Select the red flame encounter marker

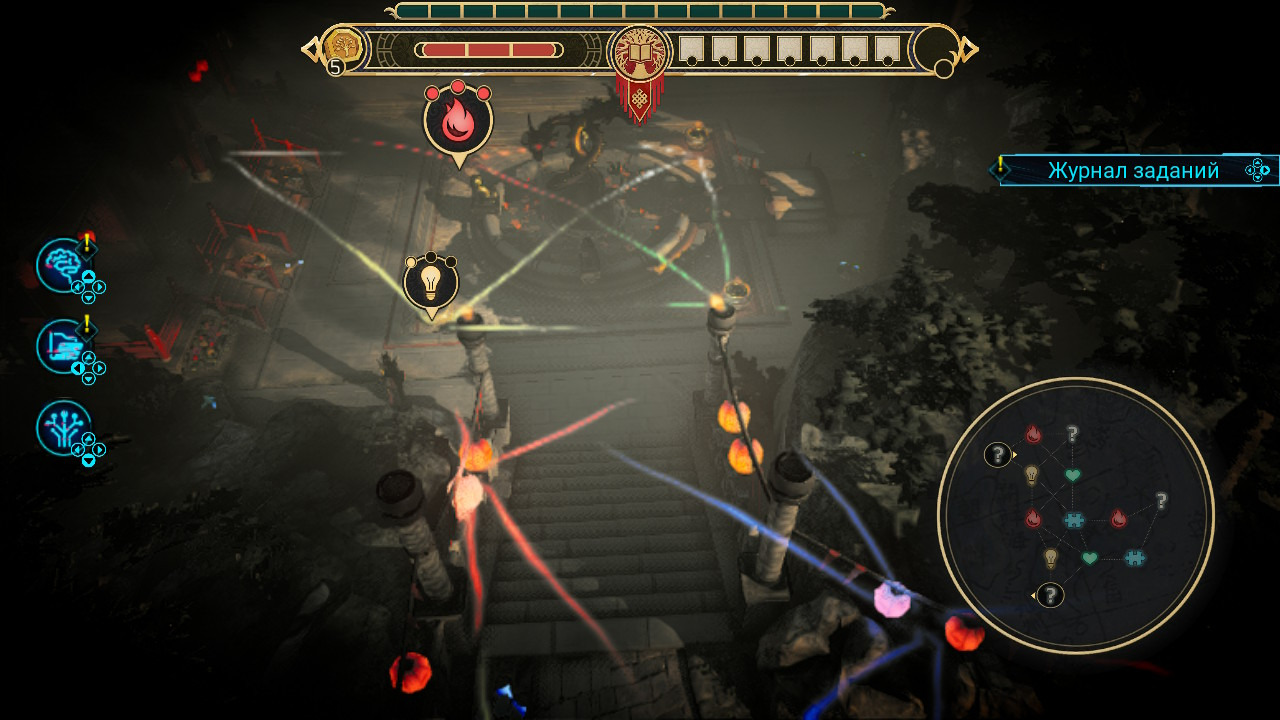[x=458, y=120]
